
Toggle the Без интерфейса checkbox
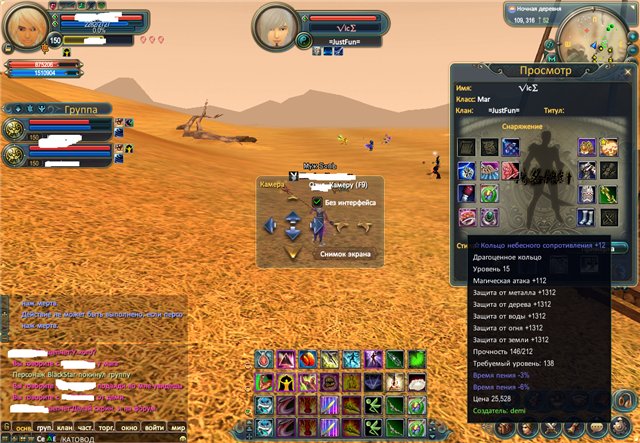pyautogui.click(x=317, y=201)
